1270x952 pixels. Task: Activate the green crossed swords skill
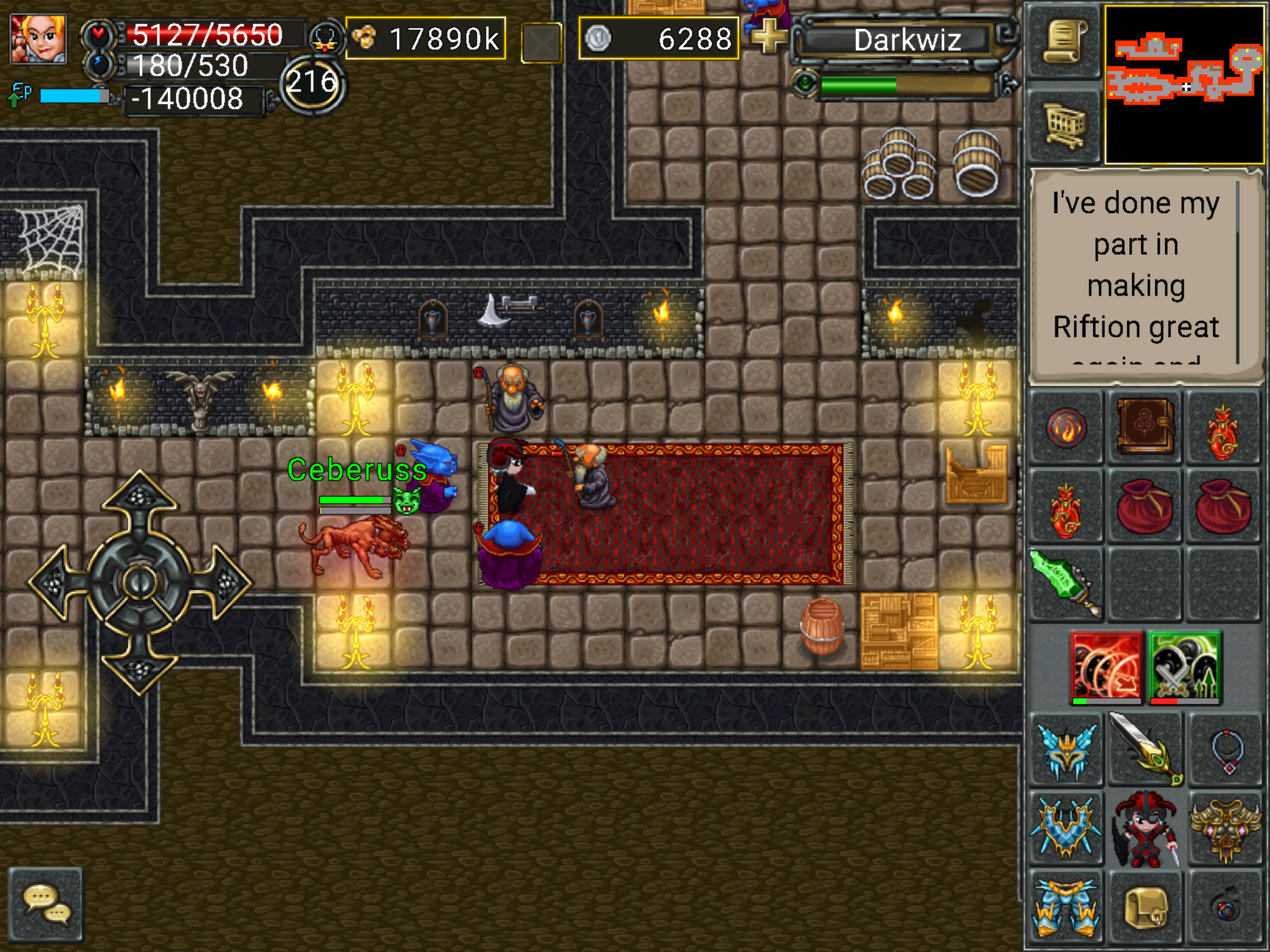coord(1184,667)
